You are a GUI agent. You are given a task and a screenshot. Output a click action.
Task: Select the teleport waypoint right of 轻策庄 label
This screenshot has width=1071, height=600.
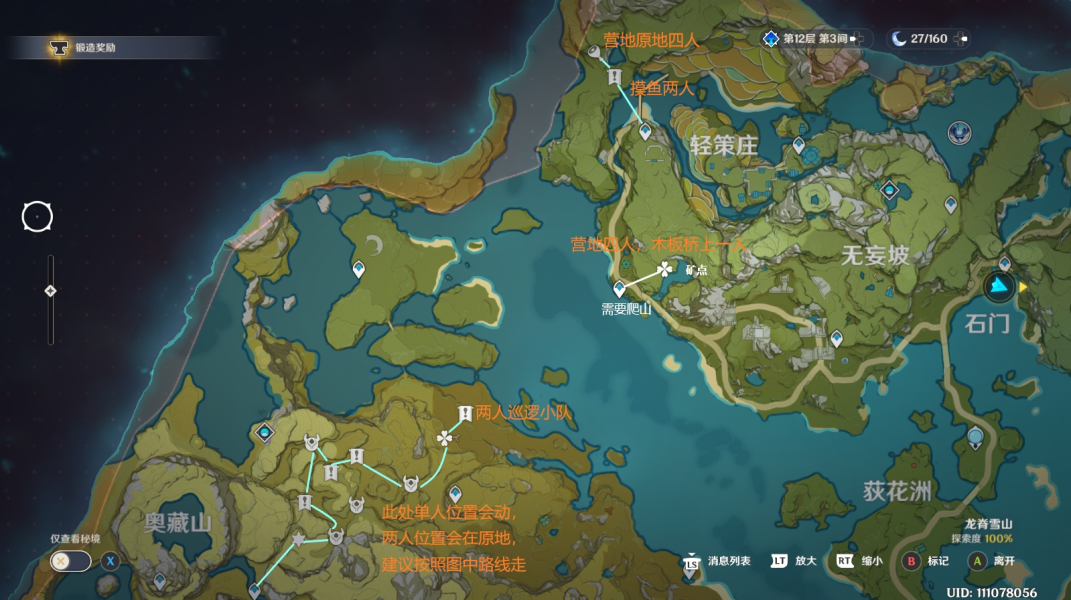coord(798,145)
